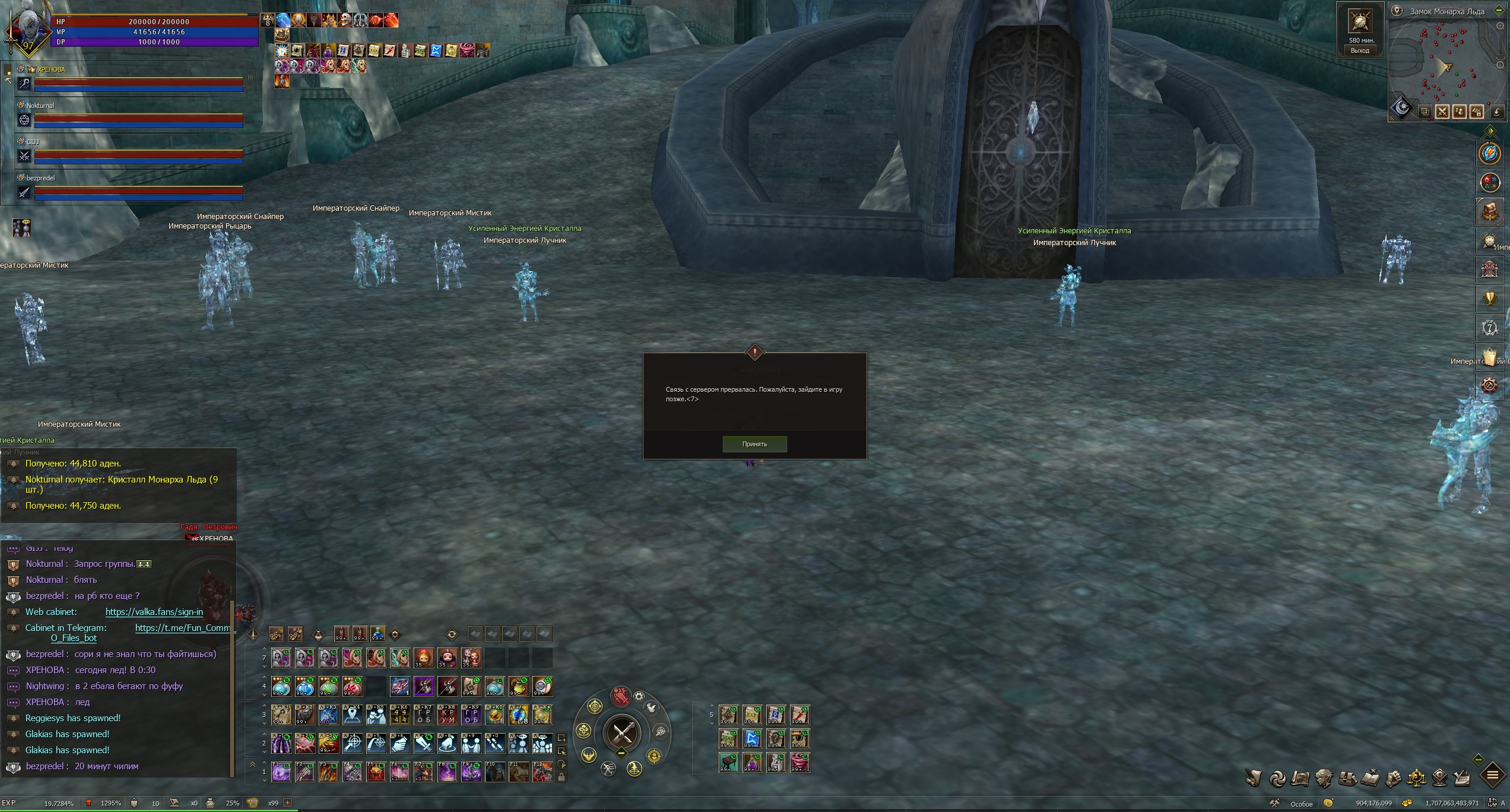Use the F12 hotbar slot skill
The image size is (1510, 812).
click(x=542, y=773)
